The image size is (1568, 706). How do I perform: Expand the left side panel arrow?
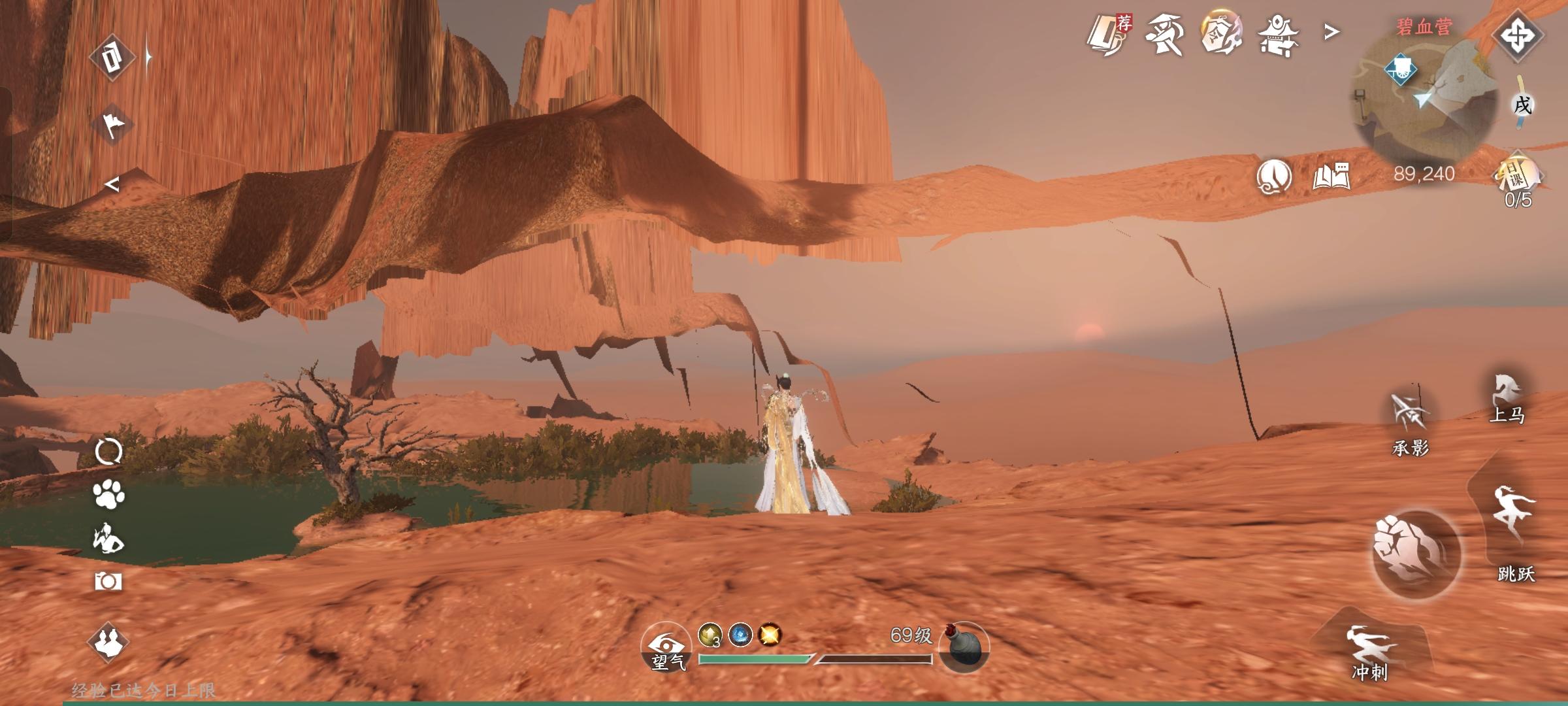coord(112,186)
